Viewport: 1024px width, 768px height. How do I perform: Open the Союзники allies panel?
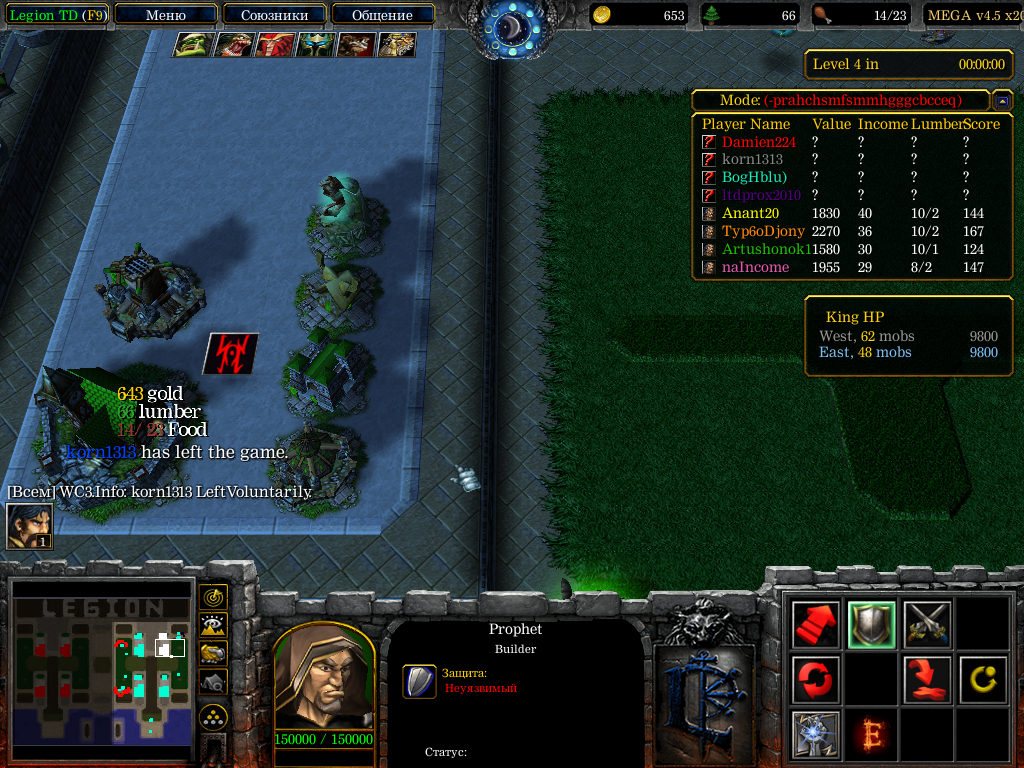[273, 15]
